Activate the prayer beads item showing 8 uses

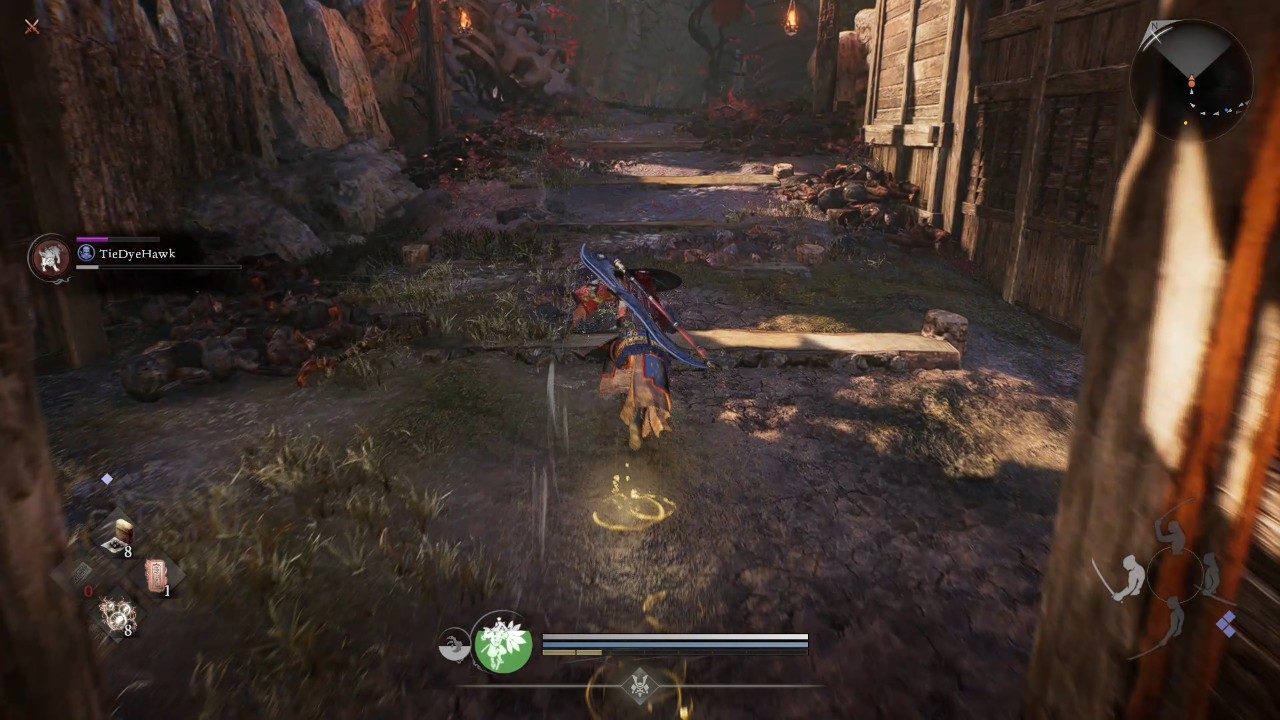pyautogui.click(x=117, y=615)
